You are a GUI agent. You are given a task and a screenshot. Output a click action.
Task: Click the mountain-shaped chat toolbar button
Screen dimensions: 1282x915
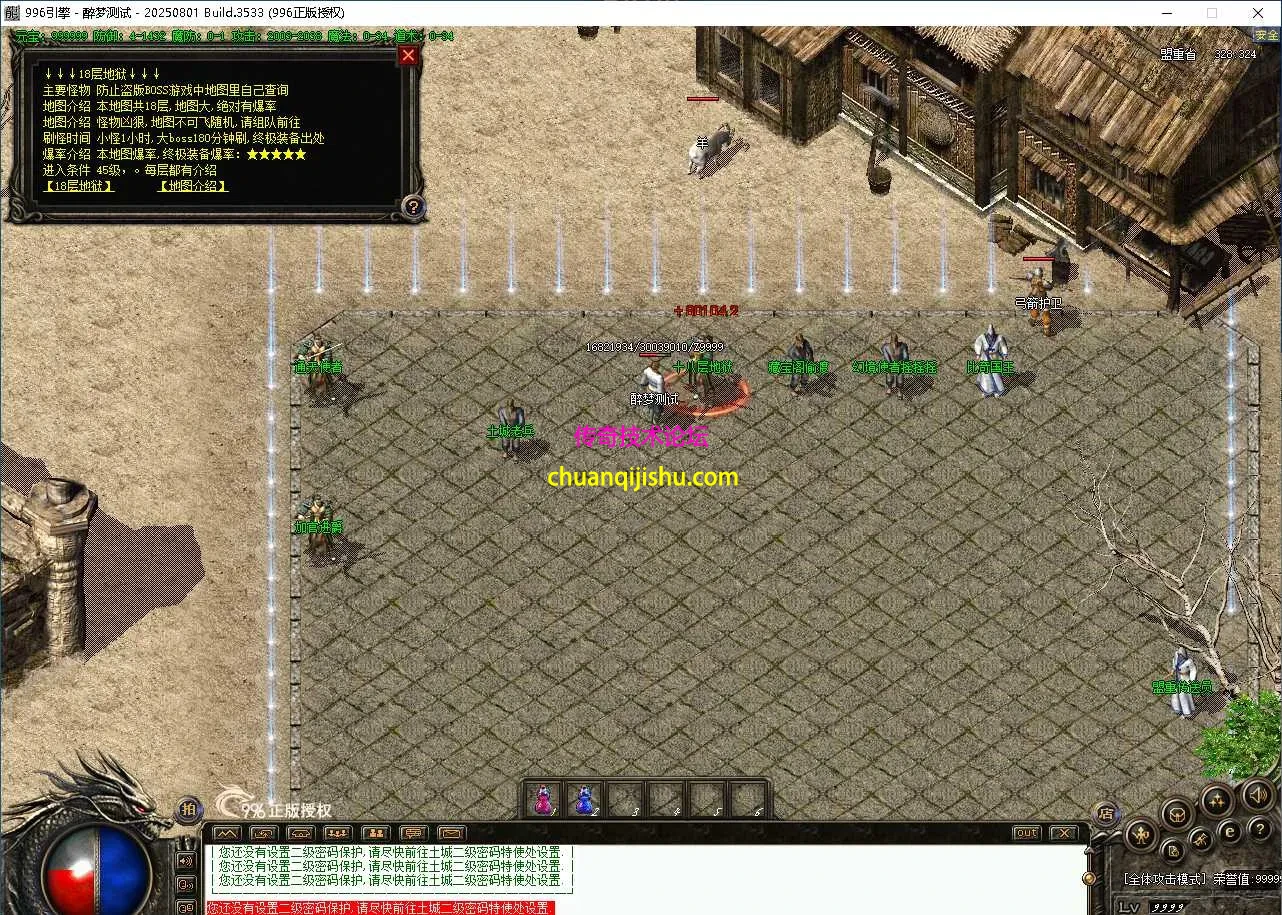[227, 833]
